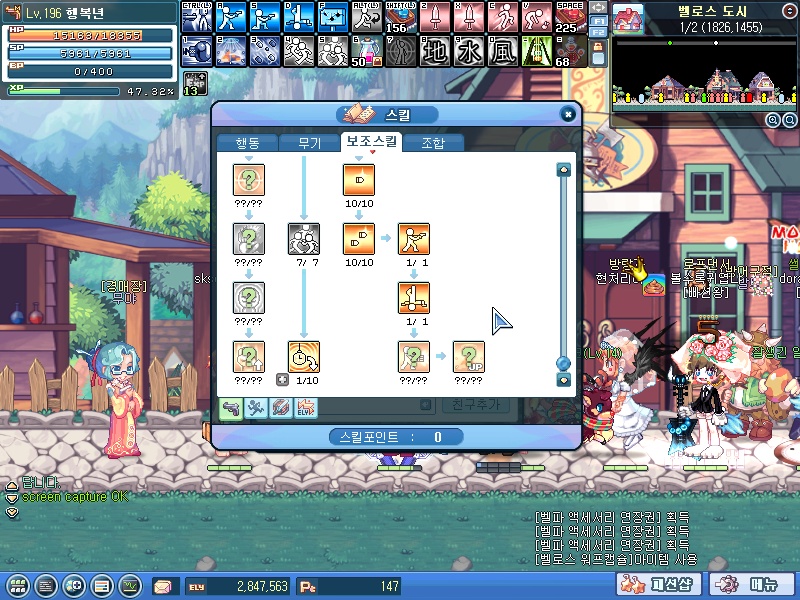
Task: Open the 캐시샵 cash shop
Action: point(672,585)
